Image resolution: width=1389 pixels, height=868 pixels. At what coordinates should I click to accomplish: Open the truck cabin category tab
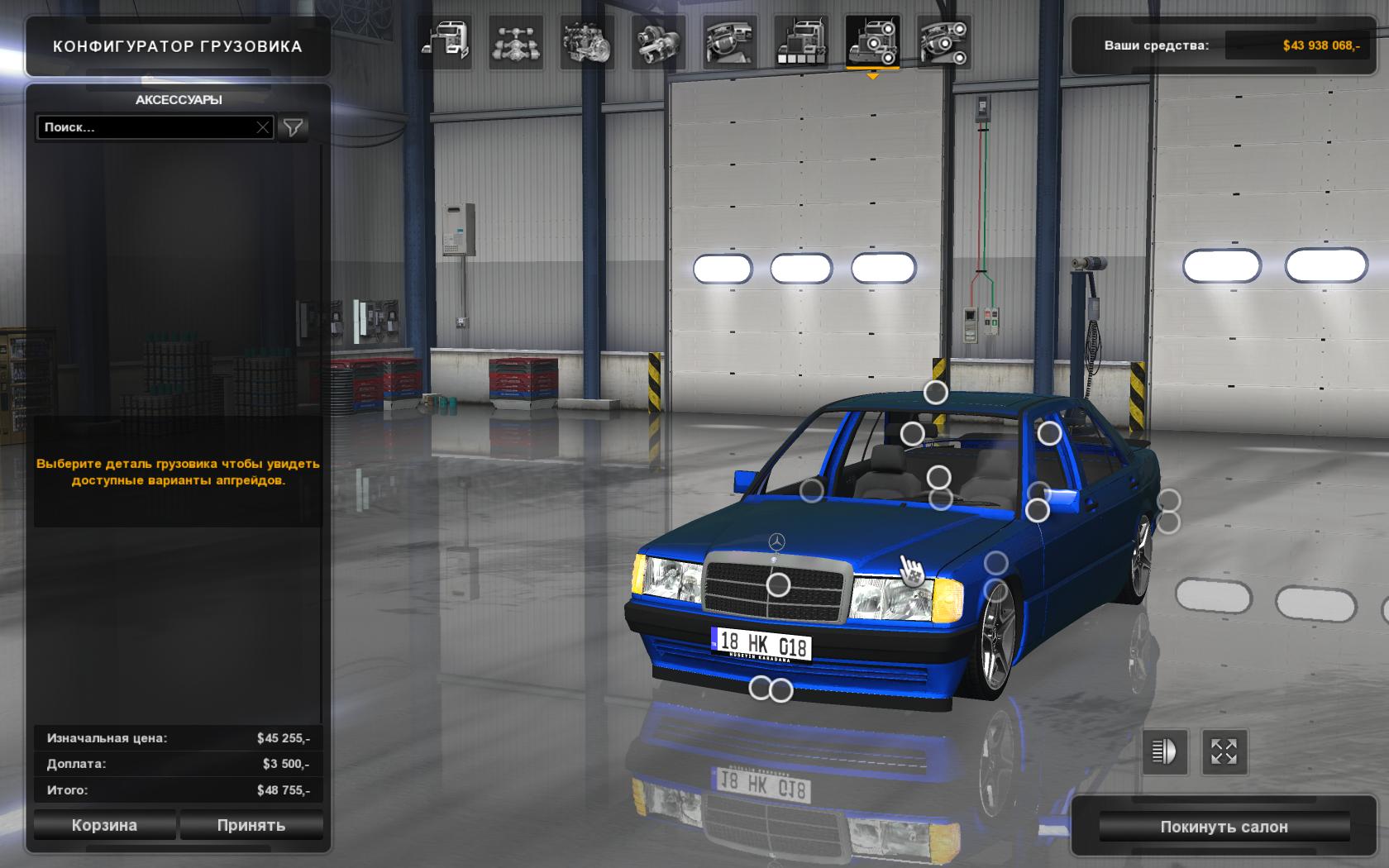tap(446, 42)
